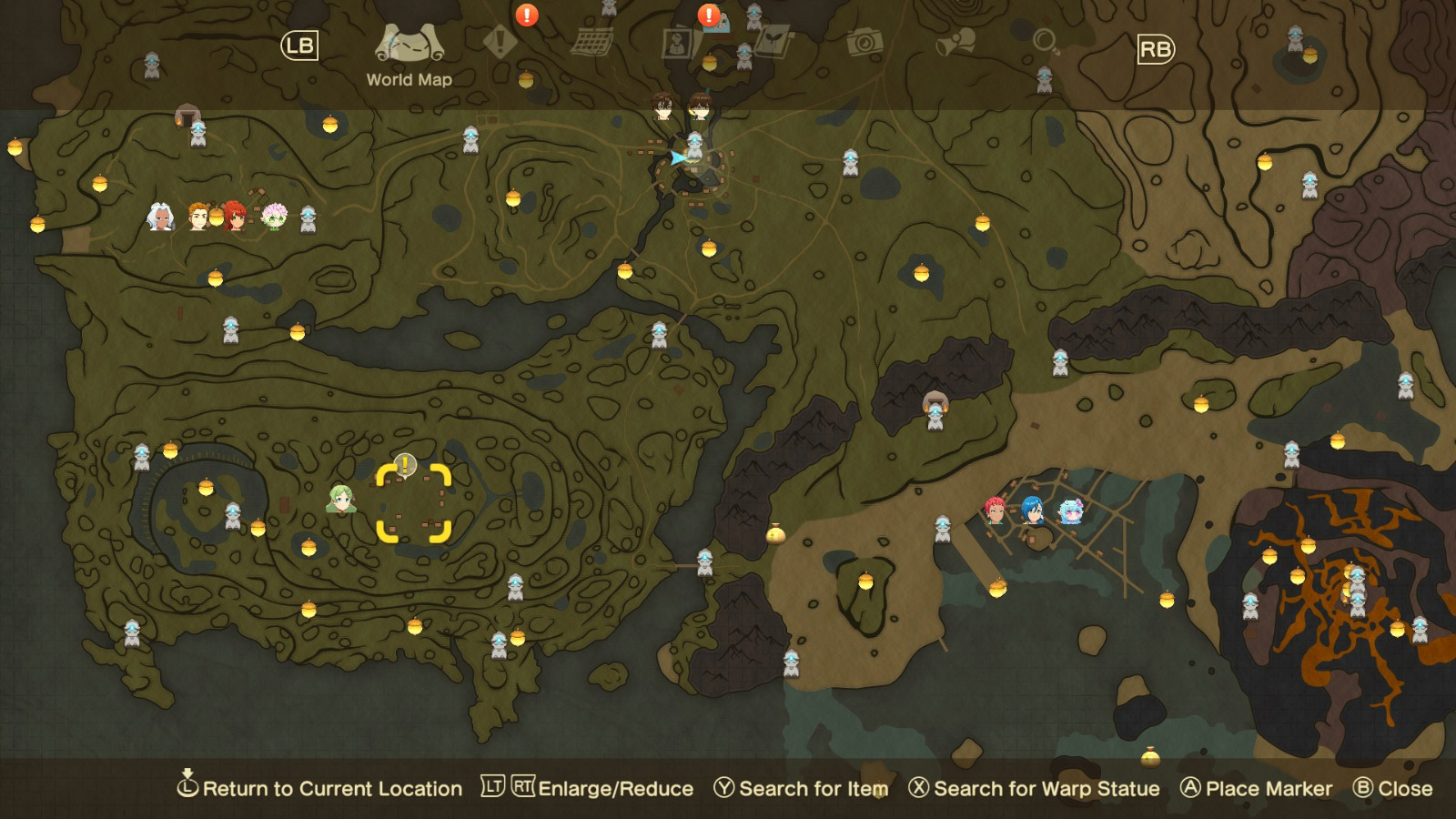Click the red alert badge above the character tab
Screen dimensions: 1456x819
pos(707,15)
